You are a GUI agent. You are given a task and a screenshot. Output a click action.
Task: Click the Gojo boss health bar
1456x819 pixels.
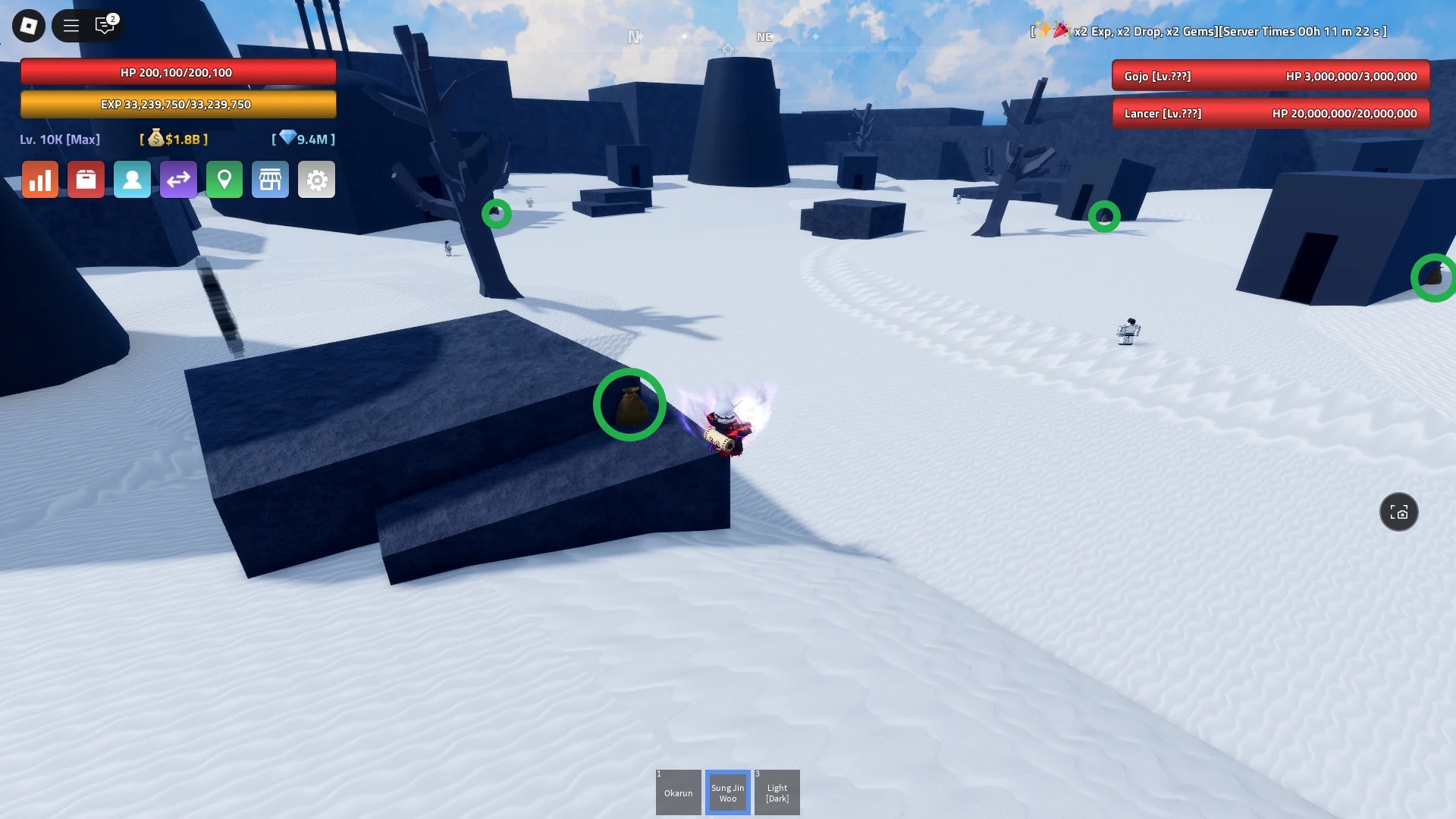(x=1271, y=76)
